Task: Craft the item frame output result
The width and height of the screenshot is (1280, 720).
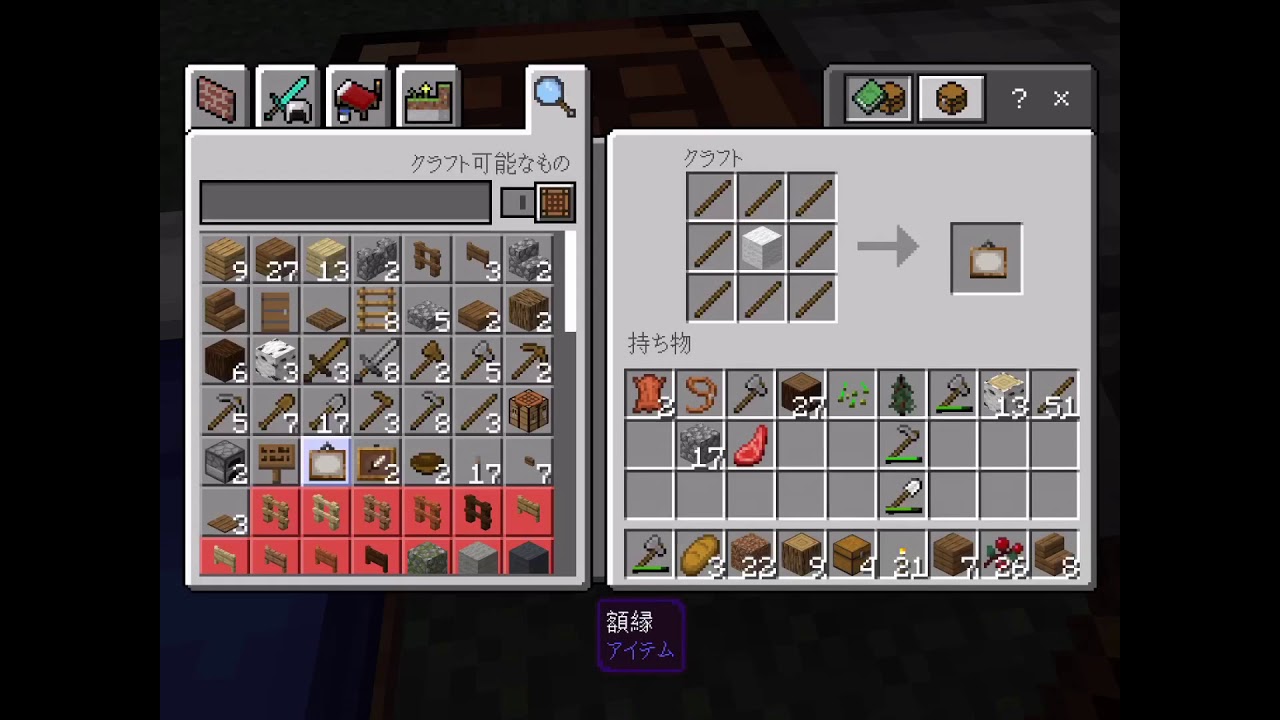Action: coord(986,258)
